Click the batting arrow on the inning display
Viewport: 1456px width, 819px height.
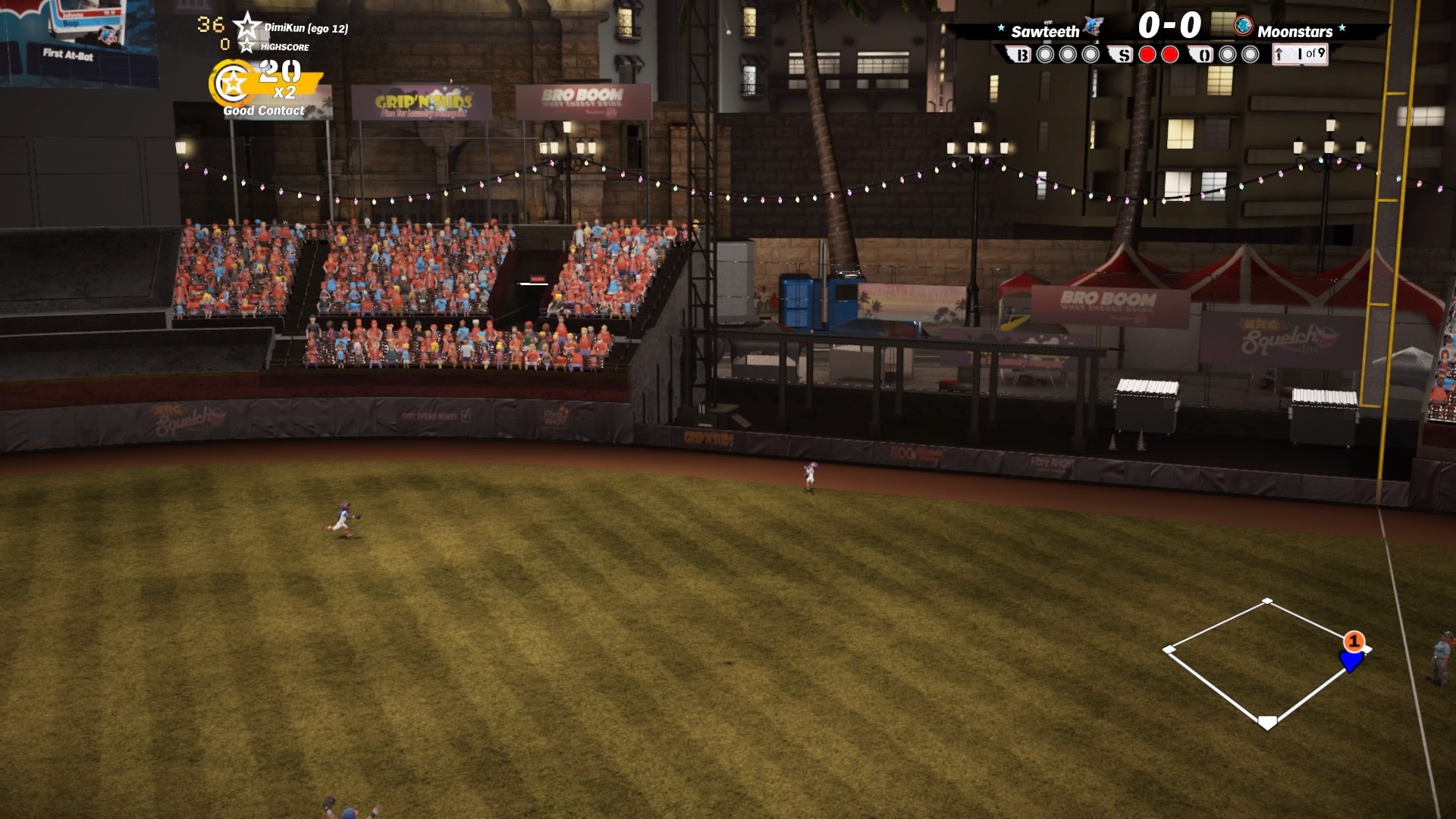tap(1279, 53)
